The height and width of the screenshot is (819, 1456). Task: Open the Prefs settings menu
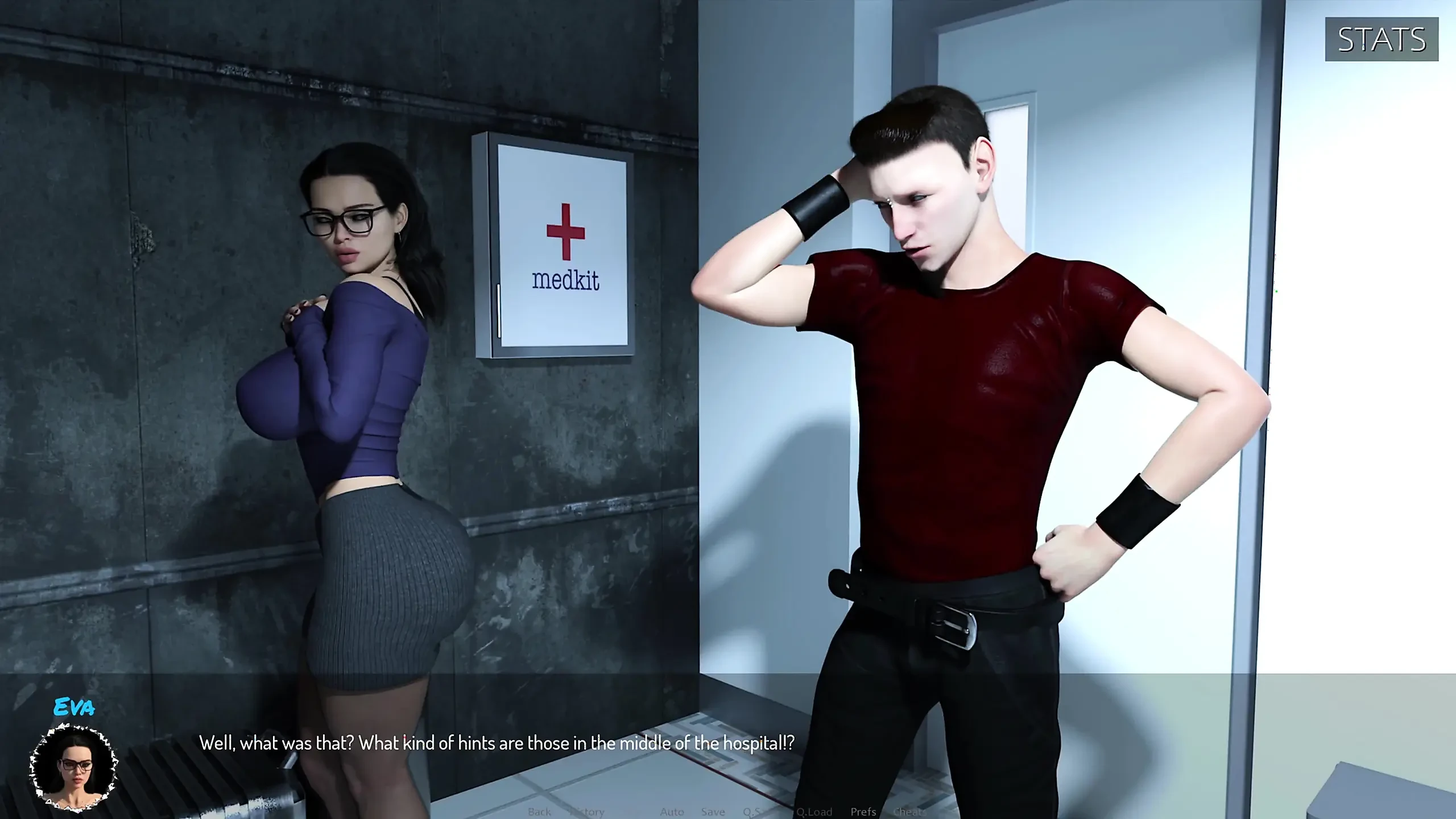pyautogui.click(x=863, y=812)
